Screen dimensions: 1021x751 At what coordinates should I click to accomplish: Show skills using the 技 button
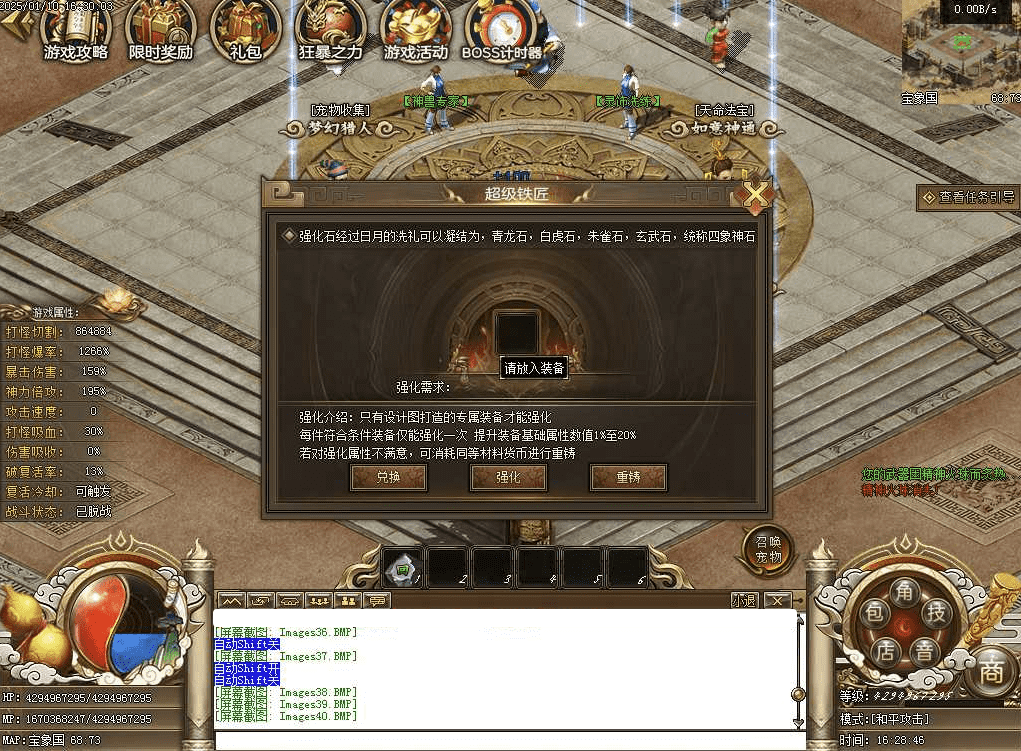tap(934, 613)
